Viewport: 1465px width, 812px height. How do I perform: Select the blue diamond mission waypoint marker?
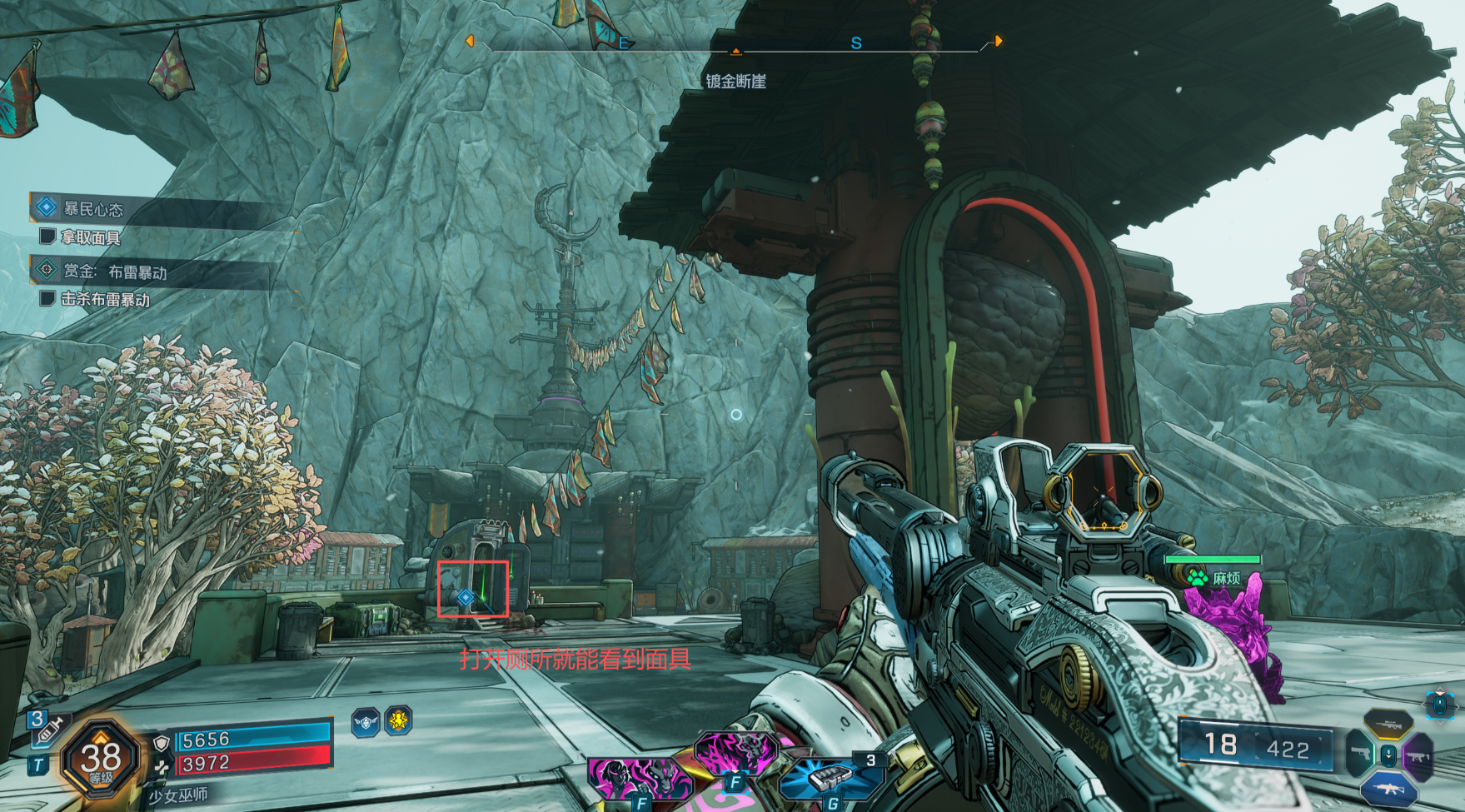(466, 596)
